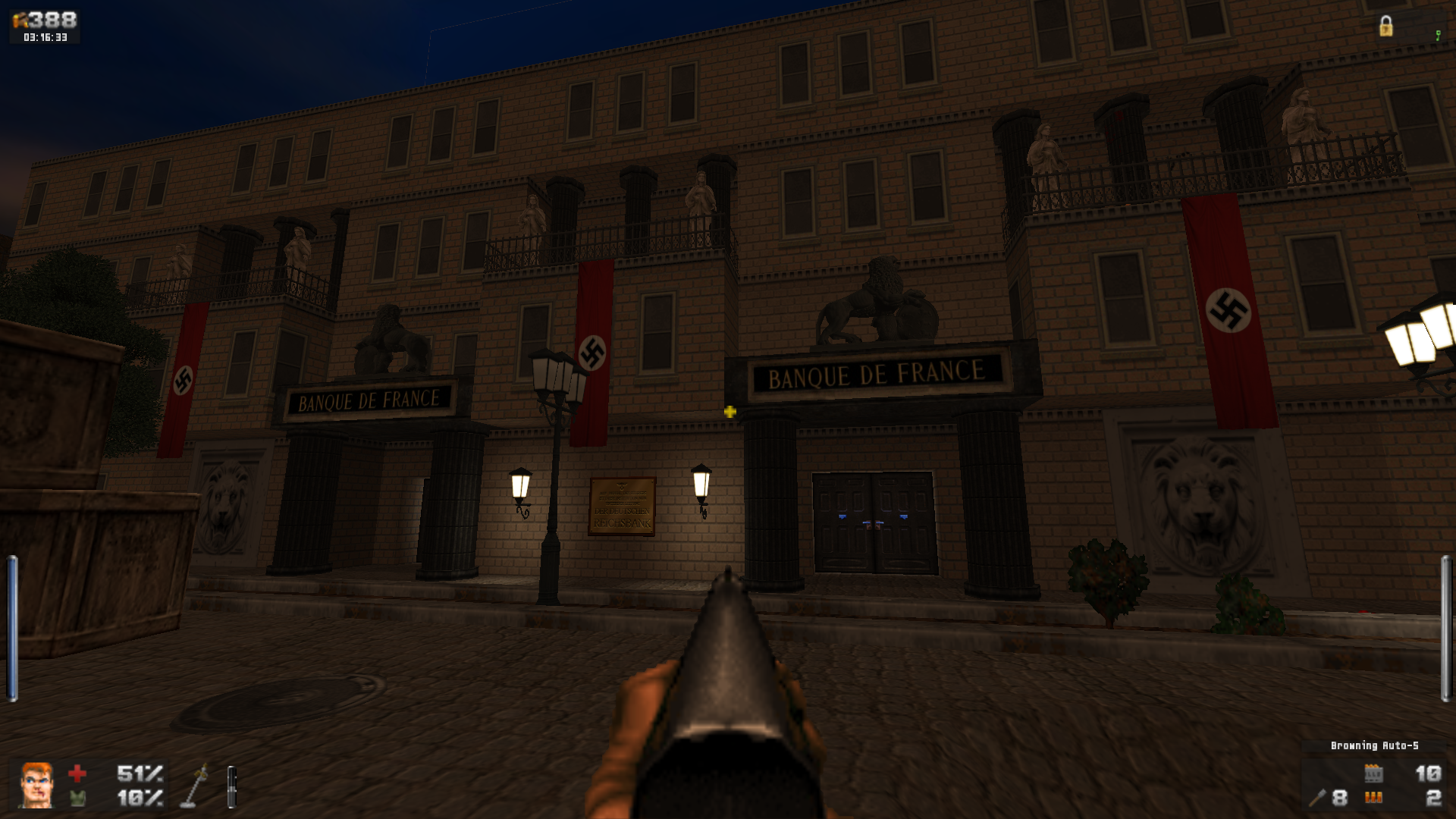Choose the black flashlight item icon
The height and width of the screenshot is (819, 1456).
(232, 786)
